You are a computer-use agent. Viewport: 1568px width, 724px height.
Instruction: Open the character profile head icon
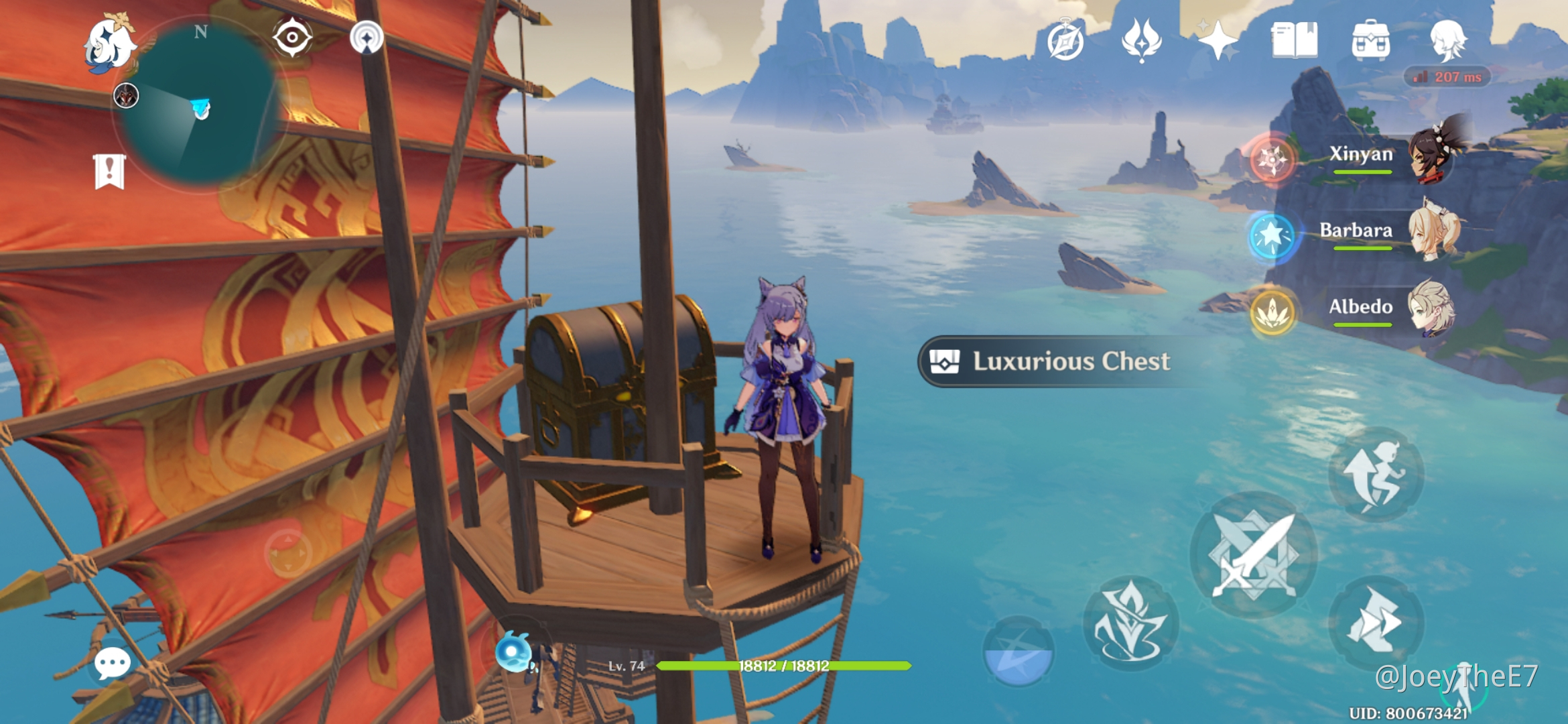pyautogui.click(x=1448, y=40)
